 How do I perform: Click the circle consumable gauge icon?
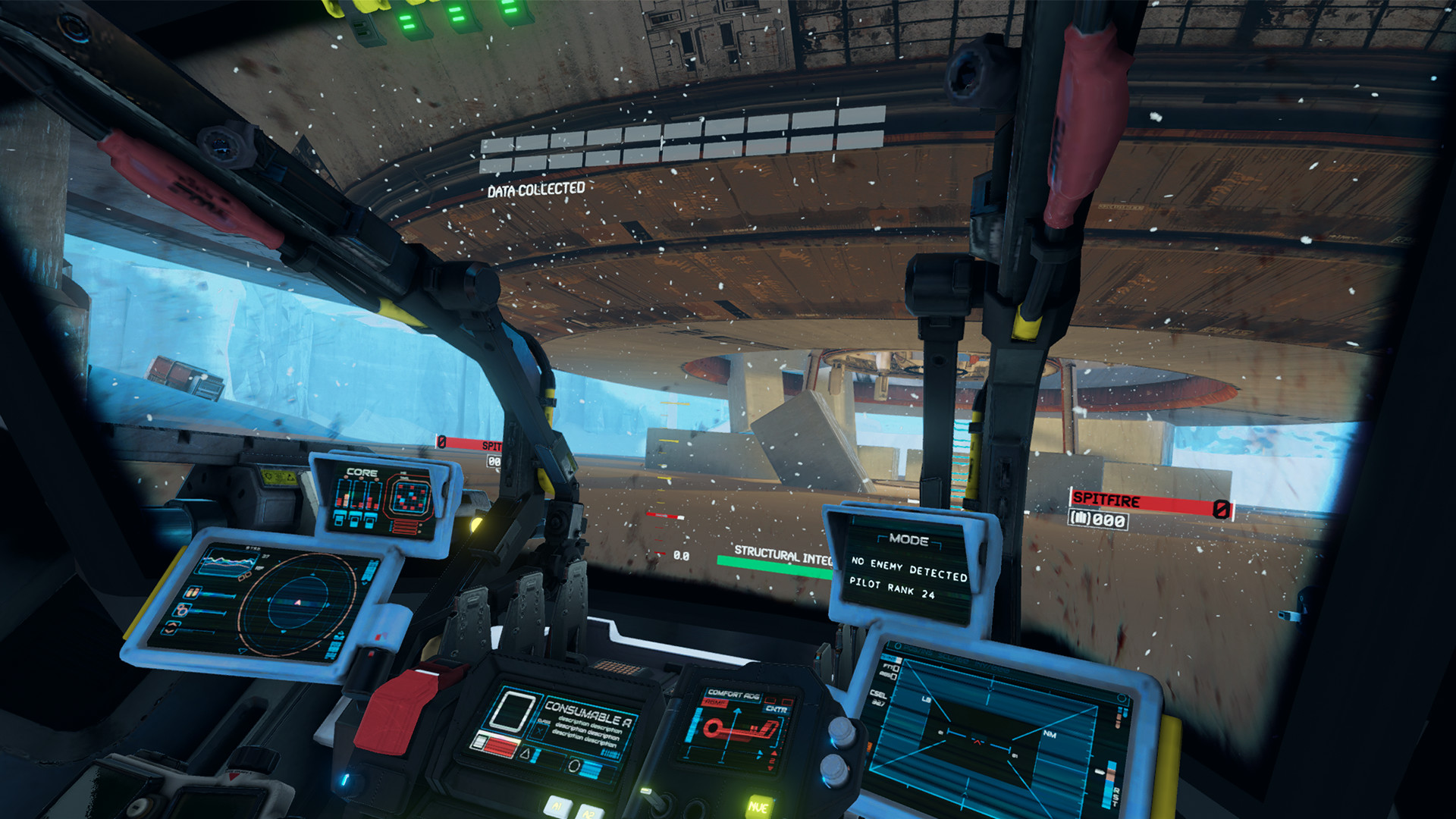click(575, 765)
